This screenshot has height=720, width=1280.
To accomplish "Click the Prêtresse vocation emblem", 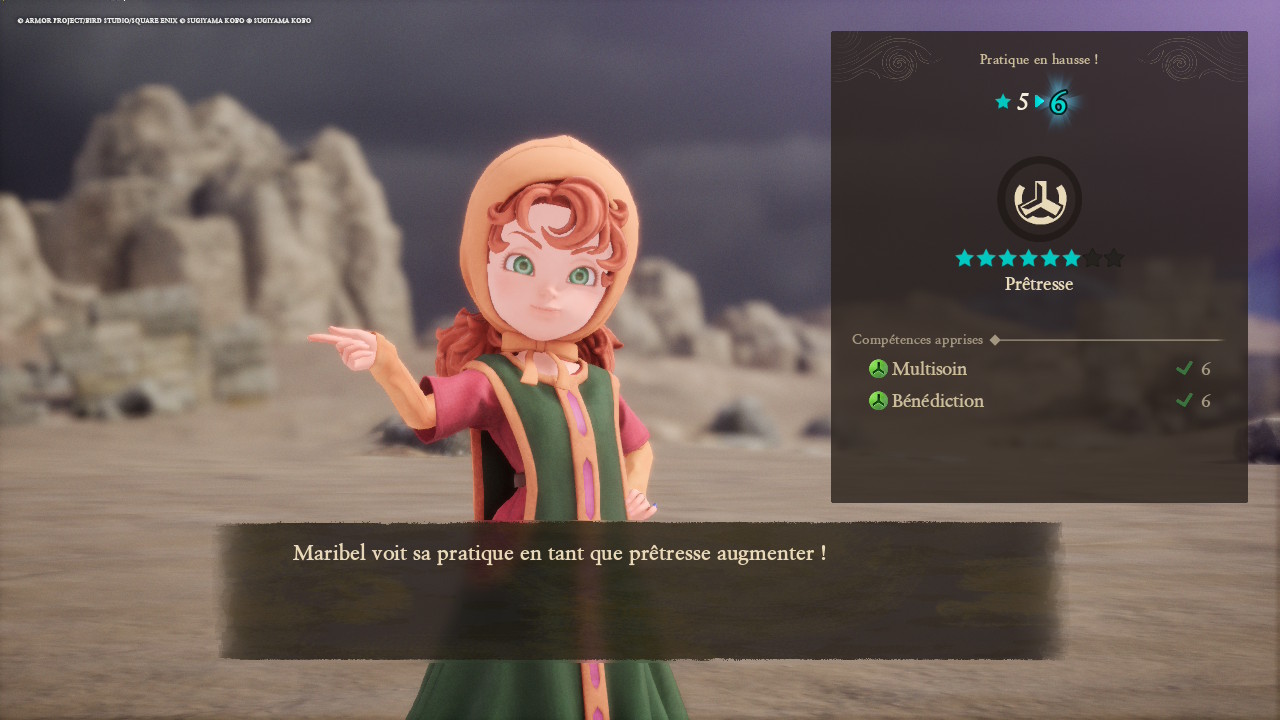I will [x=1039, y=198].
